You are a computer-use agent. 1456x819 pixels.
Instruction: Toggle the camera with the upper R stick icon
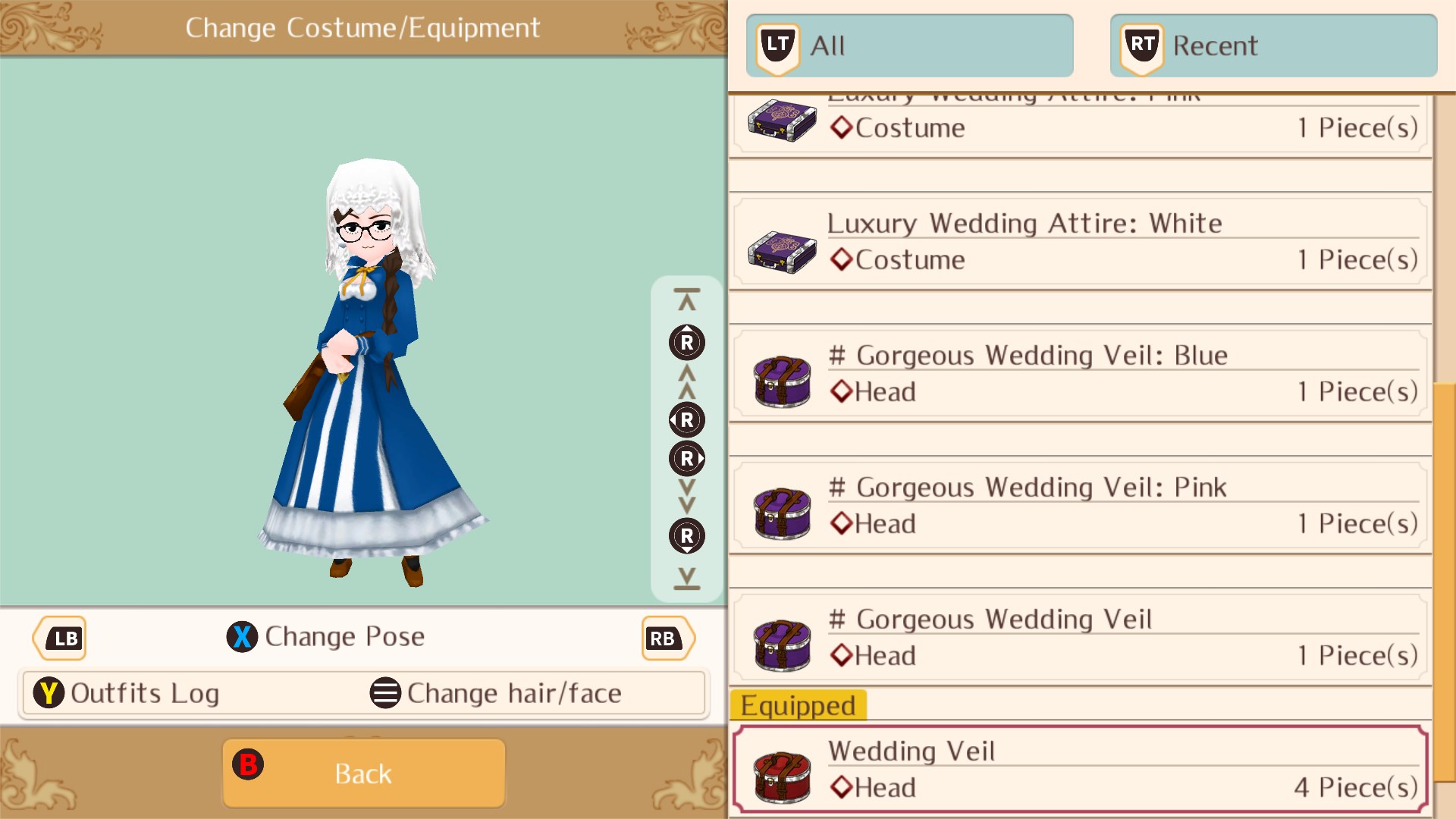coord(686,342)
